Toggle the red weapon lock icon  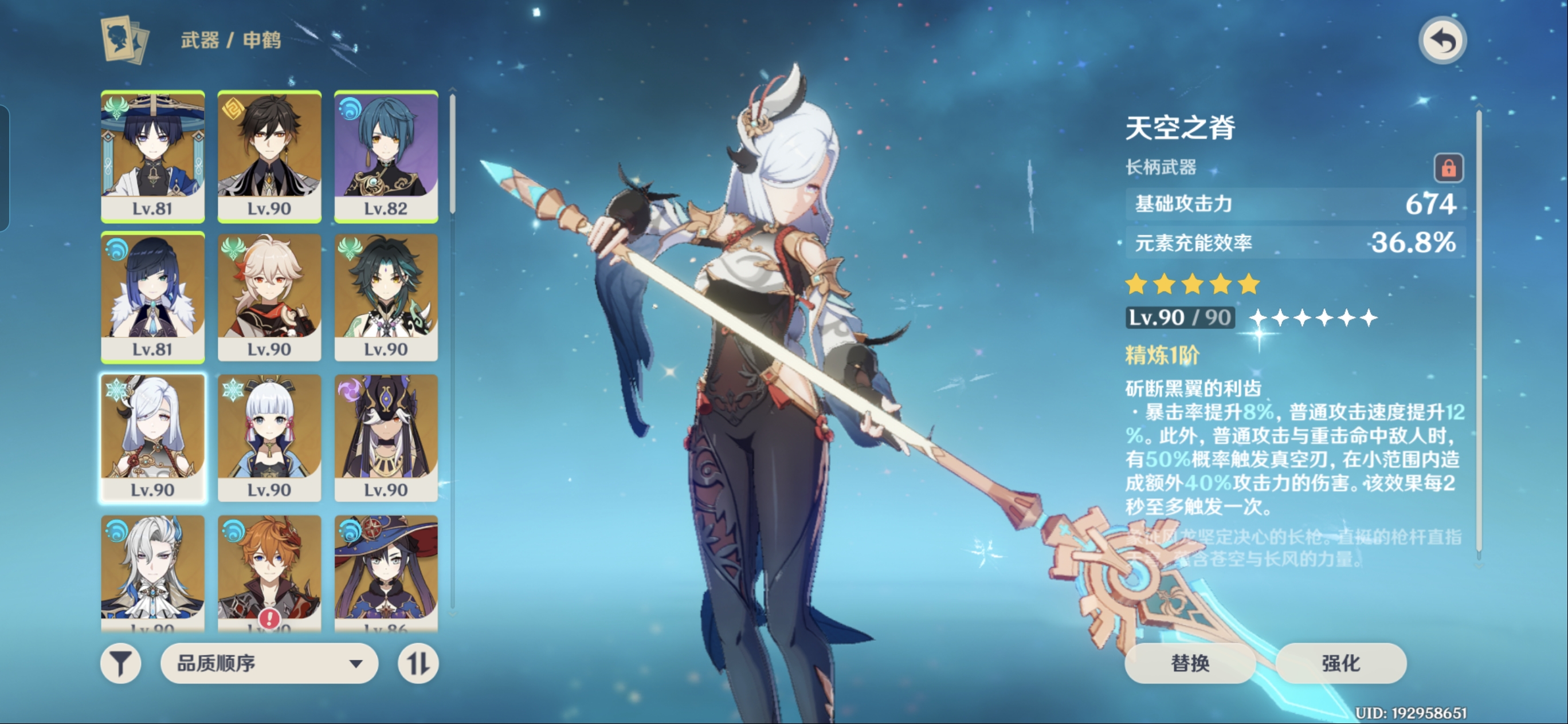(1448, 167)
